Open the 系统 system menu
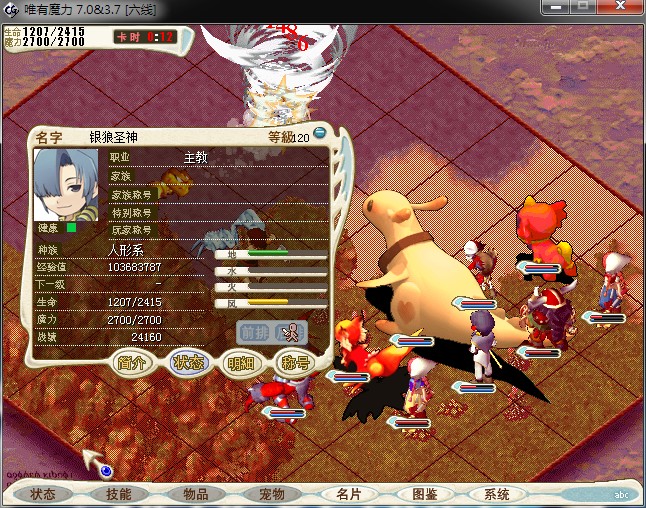646x508 pixels. [x=497, y=494]
